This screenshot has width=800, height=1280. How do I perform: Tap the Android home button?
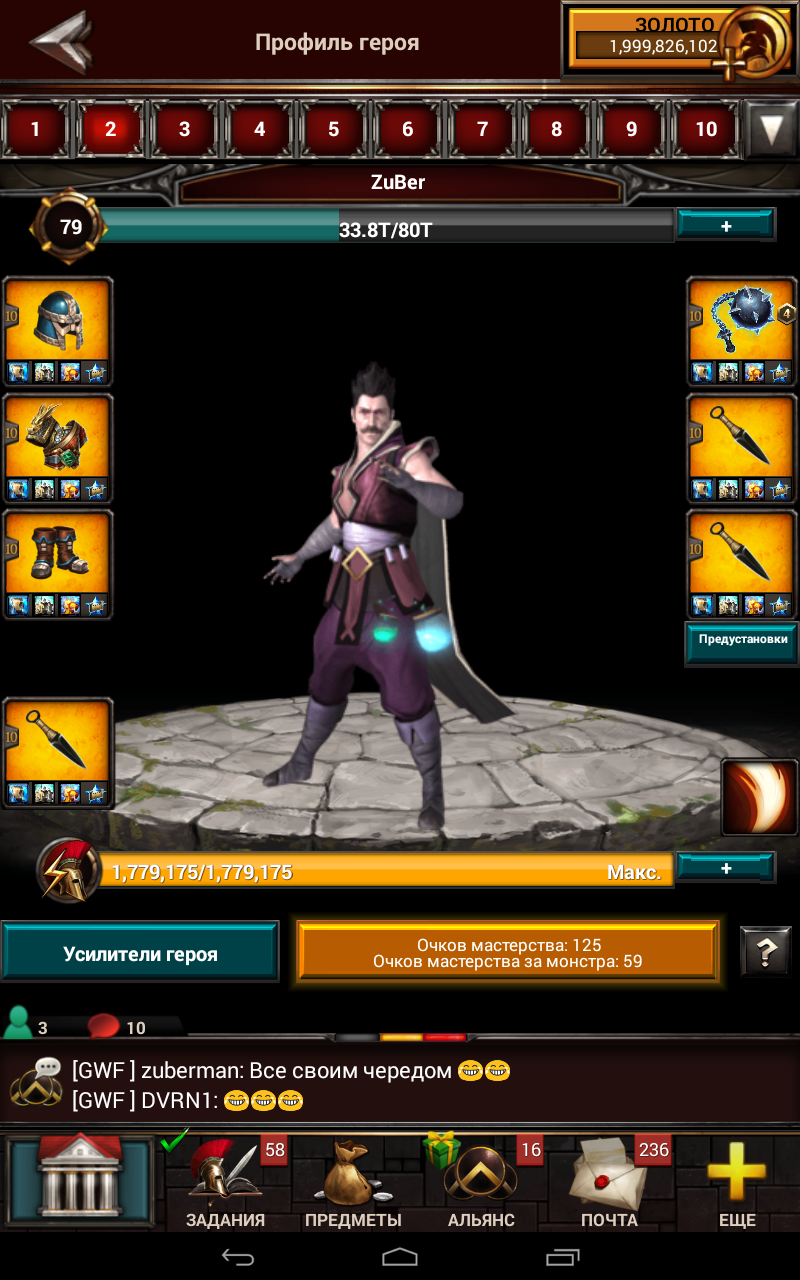click(400, 1256)
